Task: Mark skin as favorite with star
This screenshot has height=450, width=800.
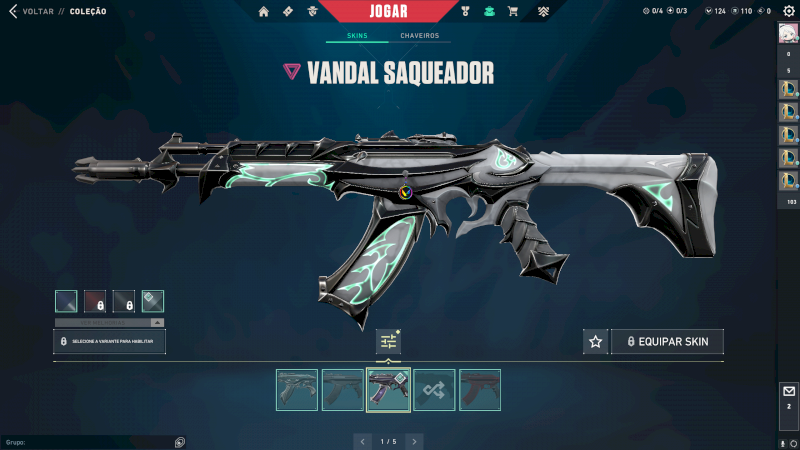Action: pos(596,342)
